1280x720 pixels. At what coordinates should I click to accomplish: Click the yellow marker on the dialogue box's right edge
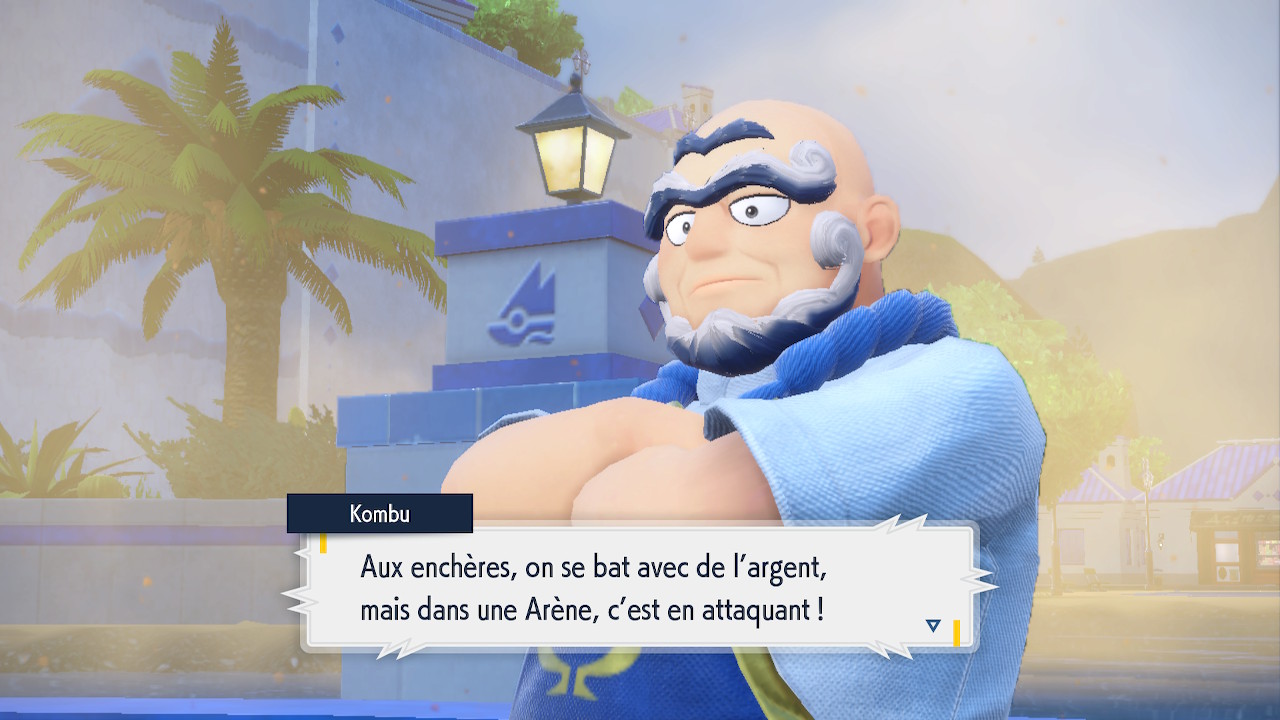957,632
